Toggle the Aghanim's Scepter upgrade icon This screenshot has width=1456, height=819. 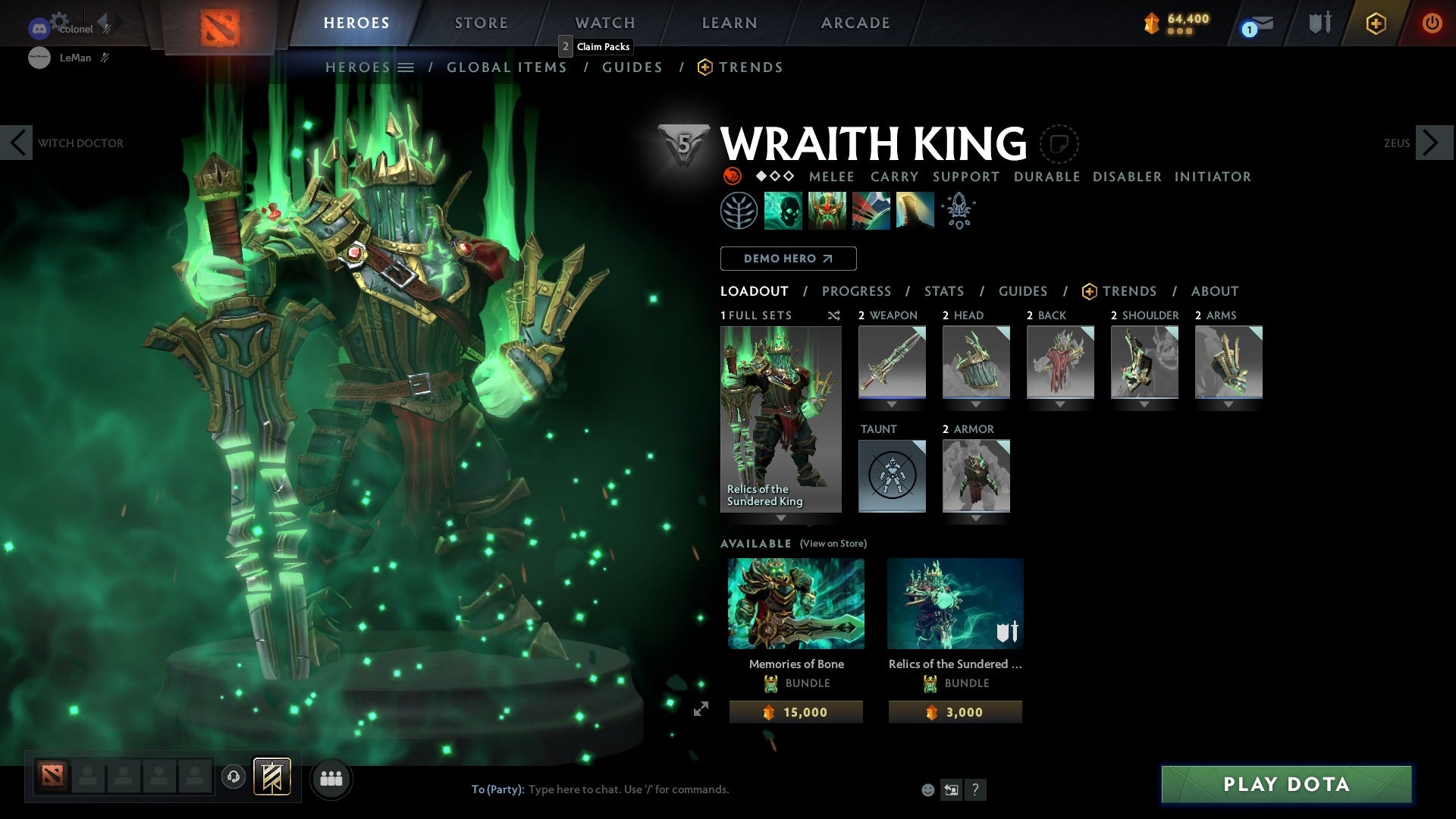coord(958,210)
